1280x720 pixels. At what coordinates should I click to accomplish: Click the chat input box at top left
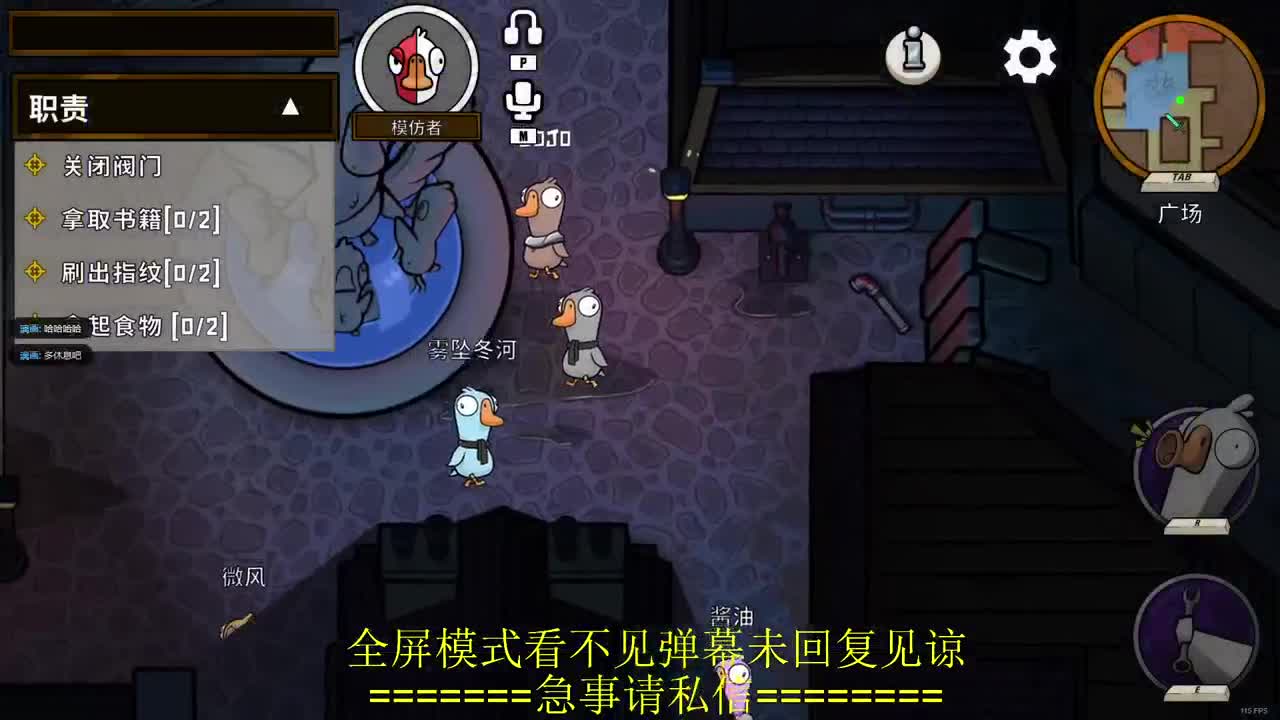172,33
